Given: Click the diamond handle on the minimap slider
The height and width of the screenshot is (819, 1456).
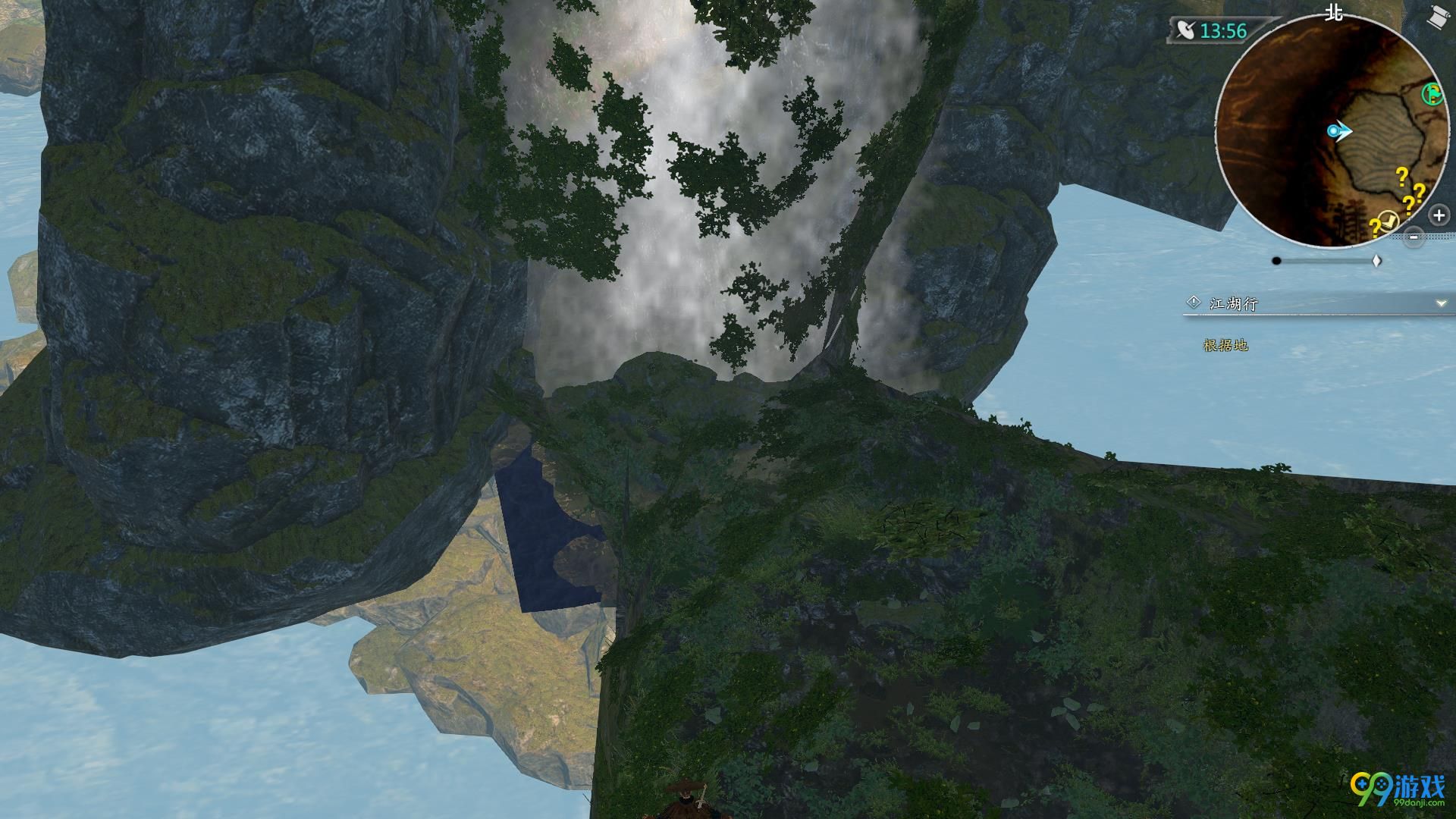Looking at the screenshot, I should [x=1377, y=261].
